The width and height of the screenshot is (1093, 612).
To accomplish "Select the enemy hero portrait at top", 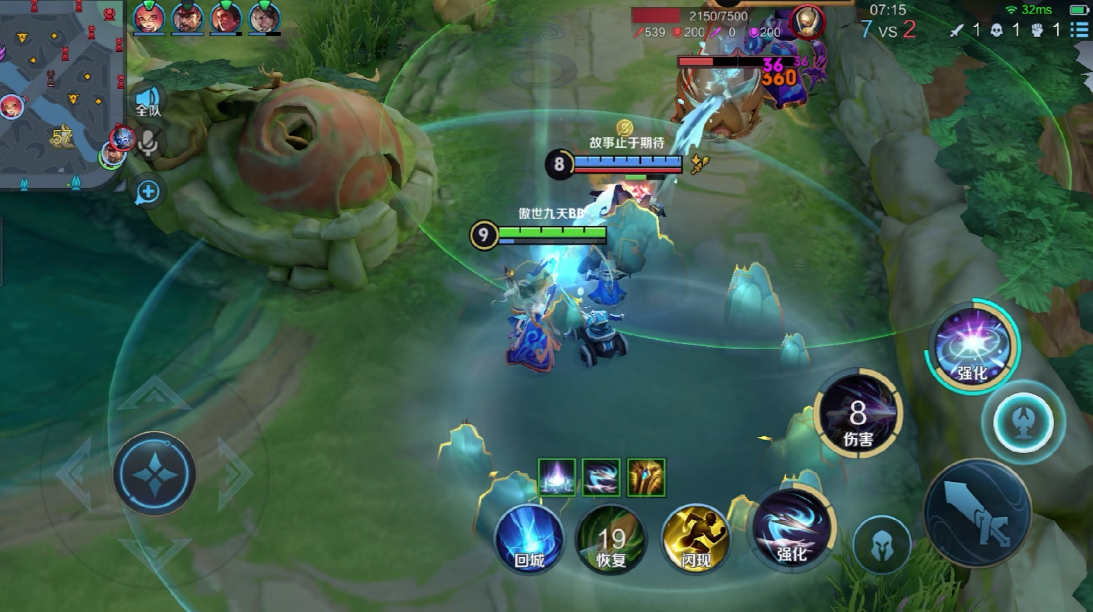I will pos(806,20).
